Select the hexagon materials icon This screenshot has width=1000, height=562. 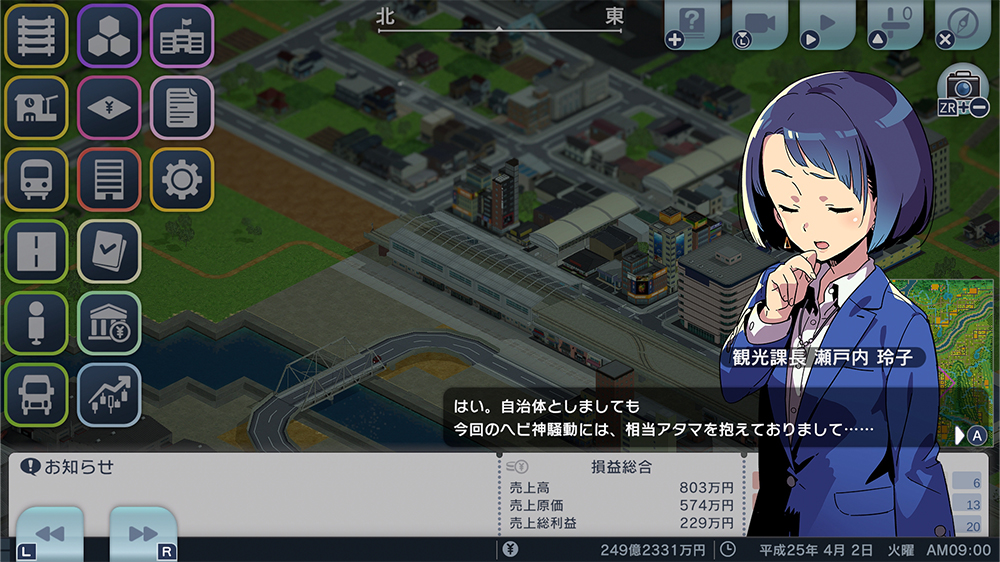pyautogui.click(x=109, y=36)
